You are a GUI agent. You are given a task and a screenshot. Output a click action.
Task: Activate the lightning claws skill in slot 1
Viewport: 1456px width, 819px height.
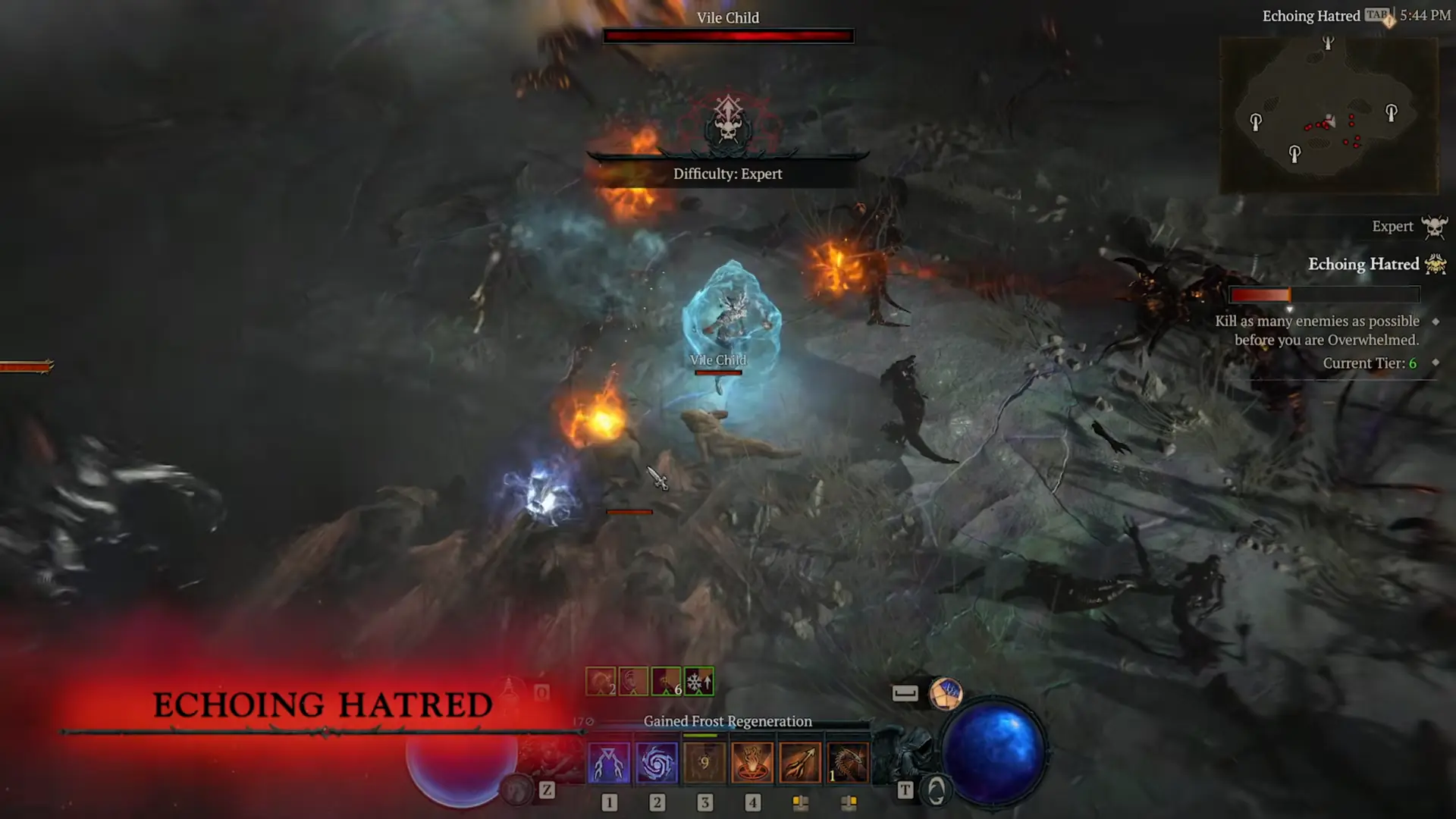click(608, 762)
